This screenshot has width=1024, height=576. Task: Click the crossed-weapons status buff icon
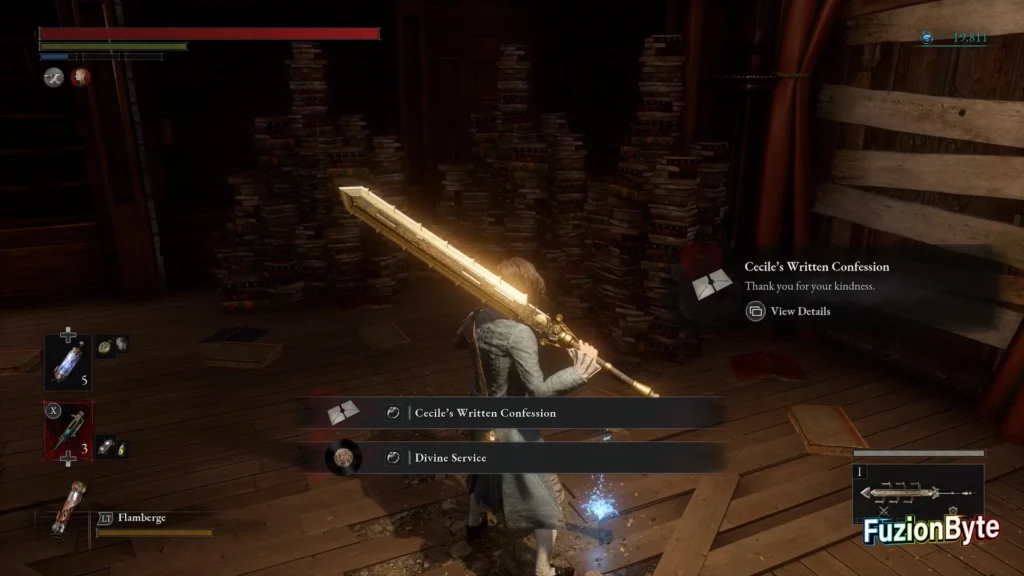coord(53,77)
